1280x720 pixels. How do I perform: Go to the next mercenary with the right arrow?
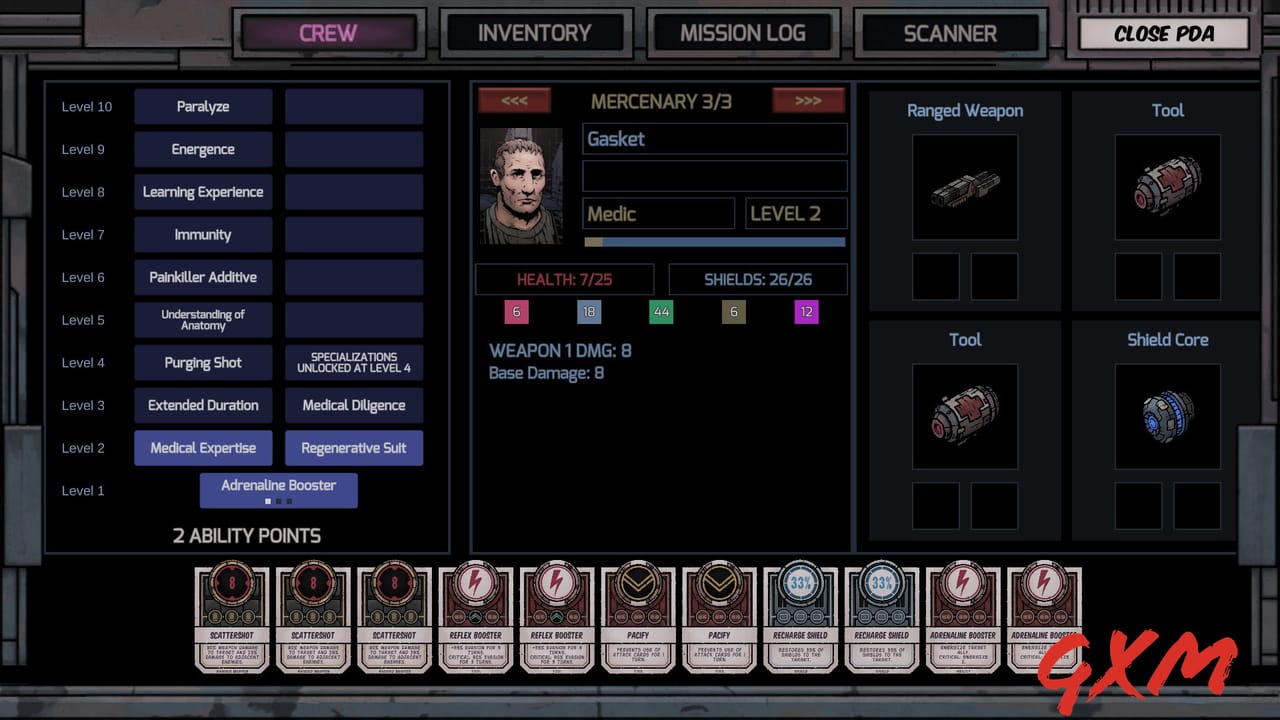(808, 100)
